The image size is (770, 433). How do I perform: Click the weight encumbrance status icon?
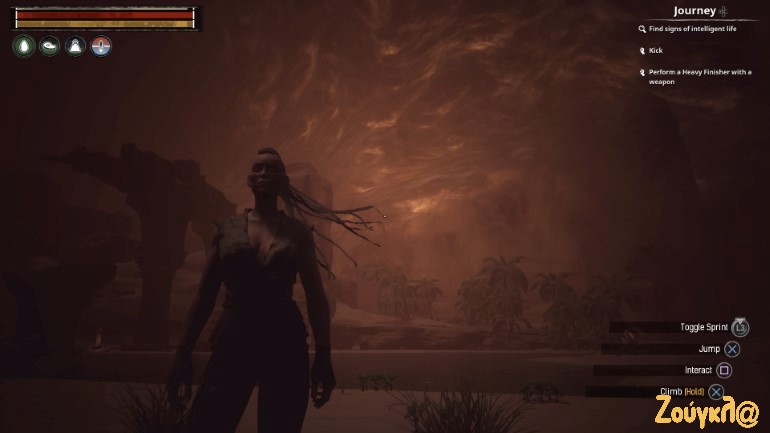click(x=75, y=46)
